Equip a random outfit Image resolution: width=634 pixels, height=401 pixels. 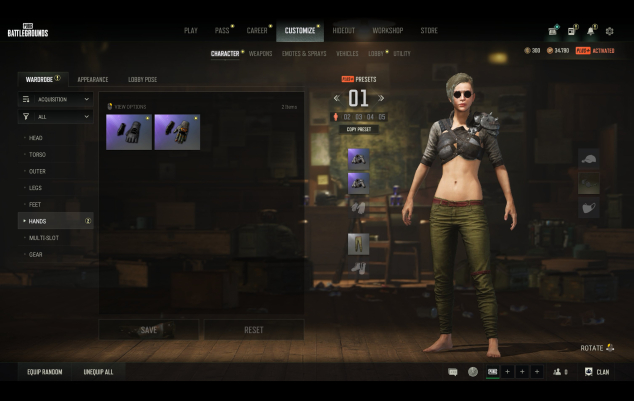click(44, 372)
